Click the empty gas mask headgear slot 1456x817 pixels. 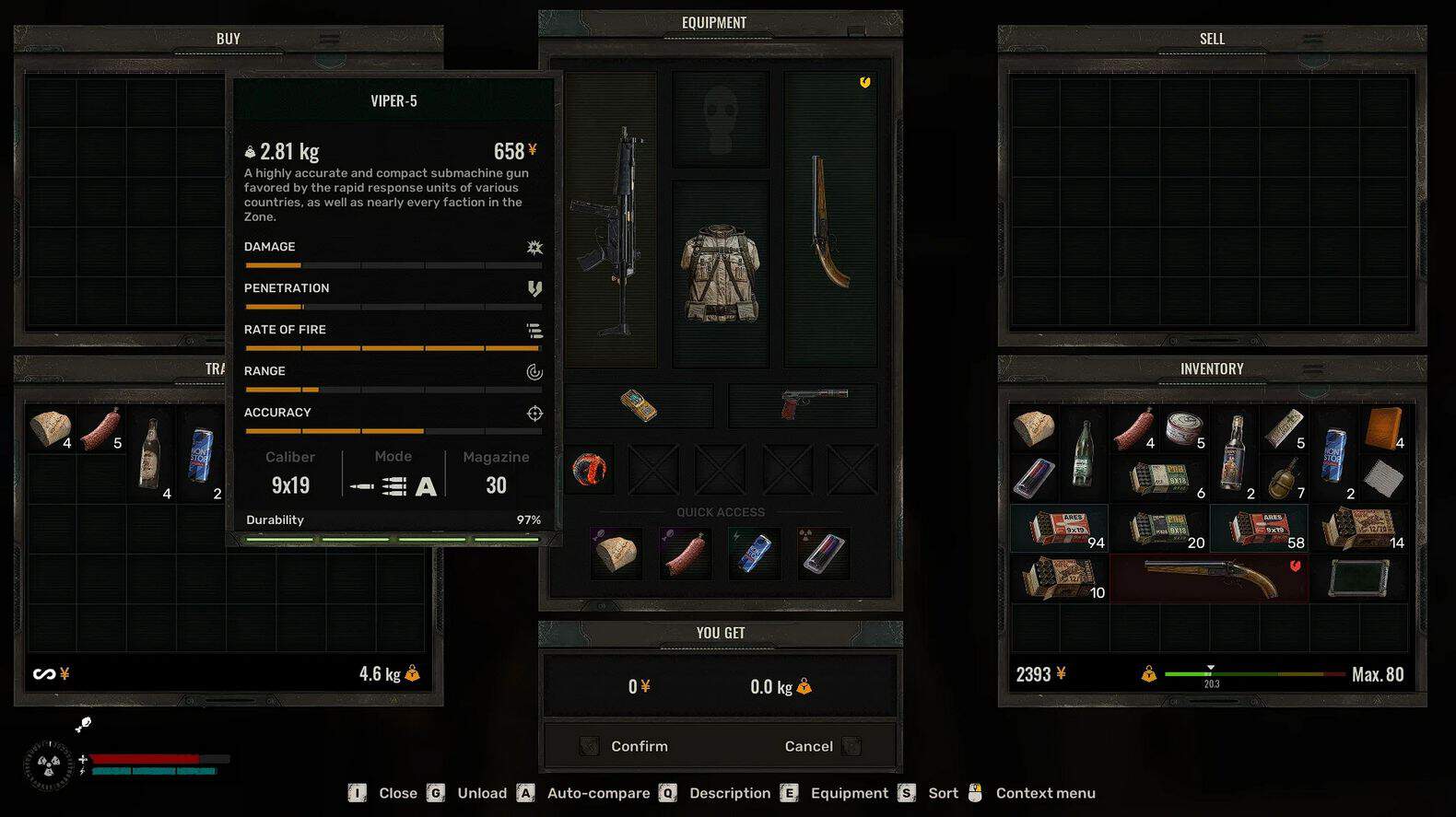pos(721,118)
